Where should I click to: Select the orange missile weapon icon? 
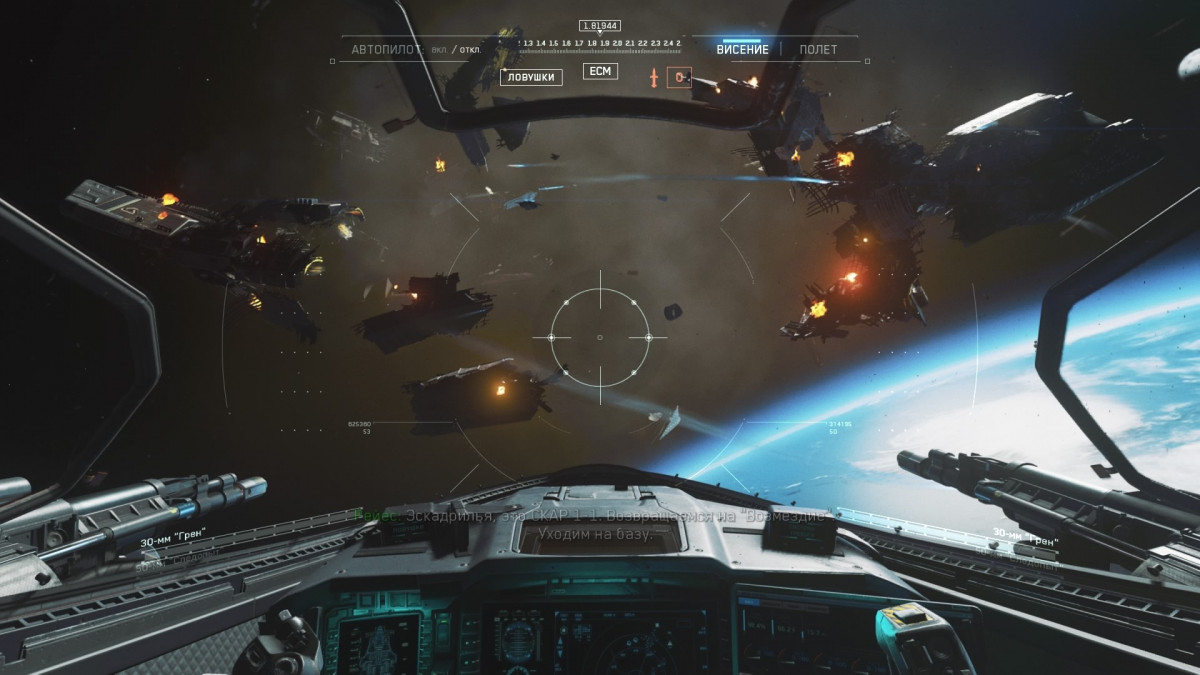(654, 77)
